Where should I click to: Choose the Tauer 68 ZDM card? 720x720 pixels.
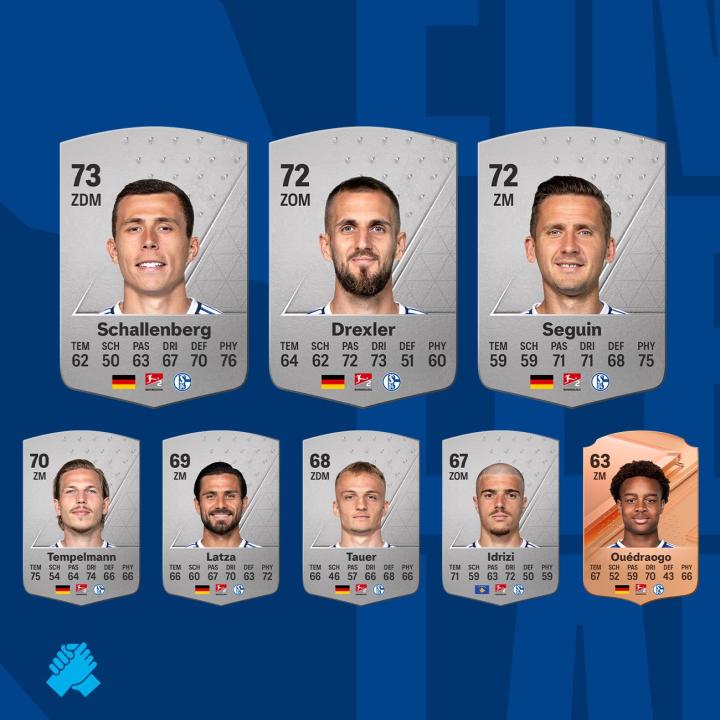coord(361,515)
